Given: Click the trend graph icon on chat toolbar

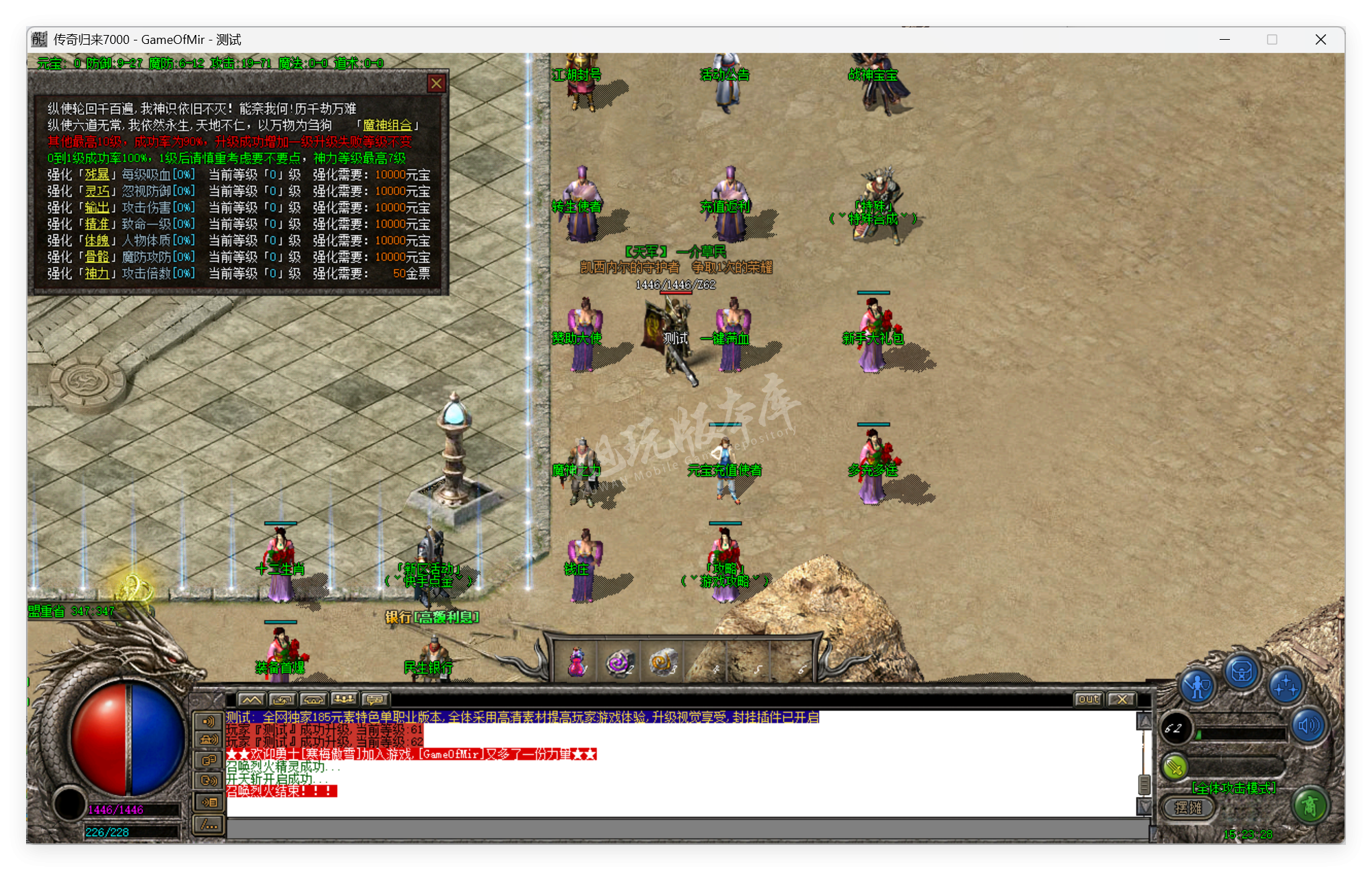Looking at the screenshot, I should pyautogui.click(x=252, y=699).
